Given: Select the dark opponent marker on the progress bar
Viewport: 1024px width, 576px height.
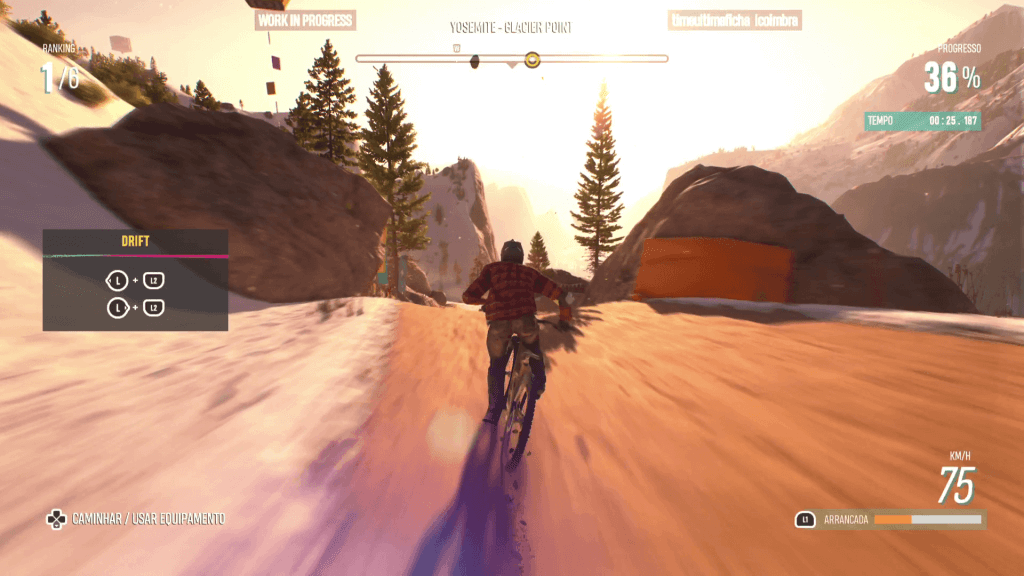Looking at the screenshot, I should click(475, 60).
